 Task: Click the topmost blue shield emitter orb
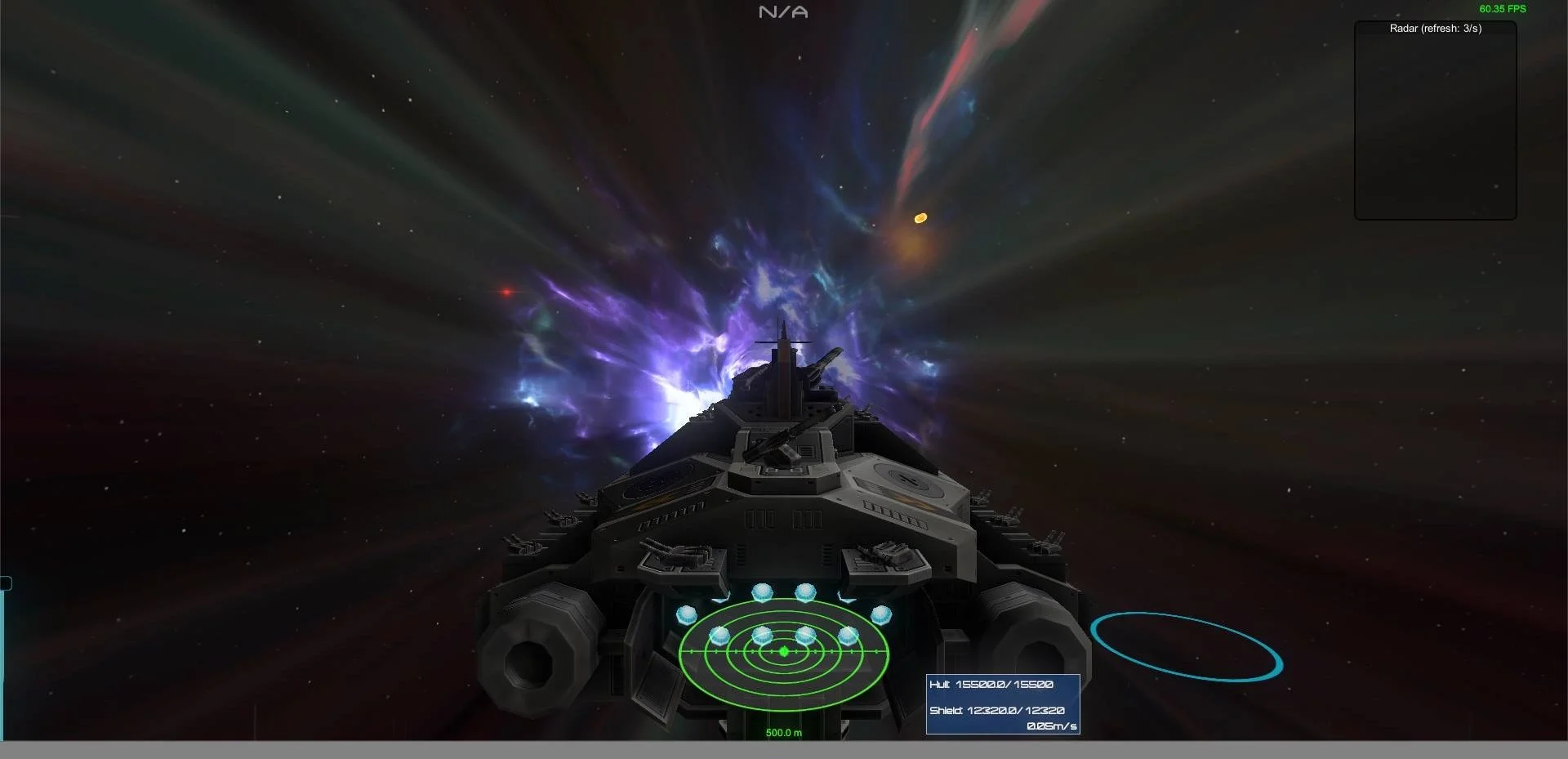pyautogui.click(x=763, y=591)
